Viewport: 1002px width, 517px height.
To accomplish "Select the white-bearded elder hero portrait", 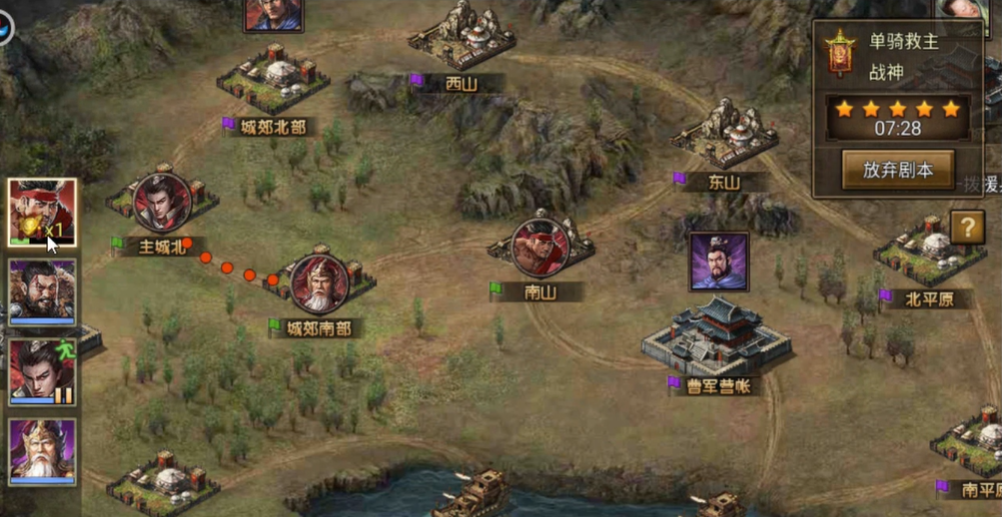I will [42, 451].
